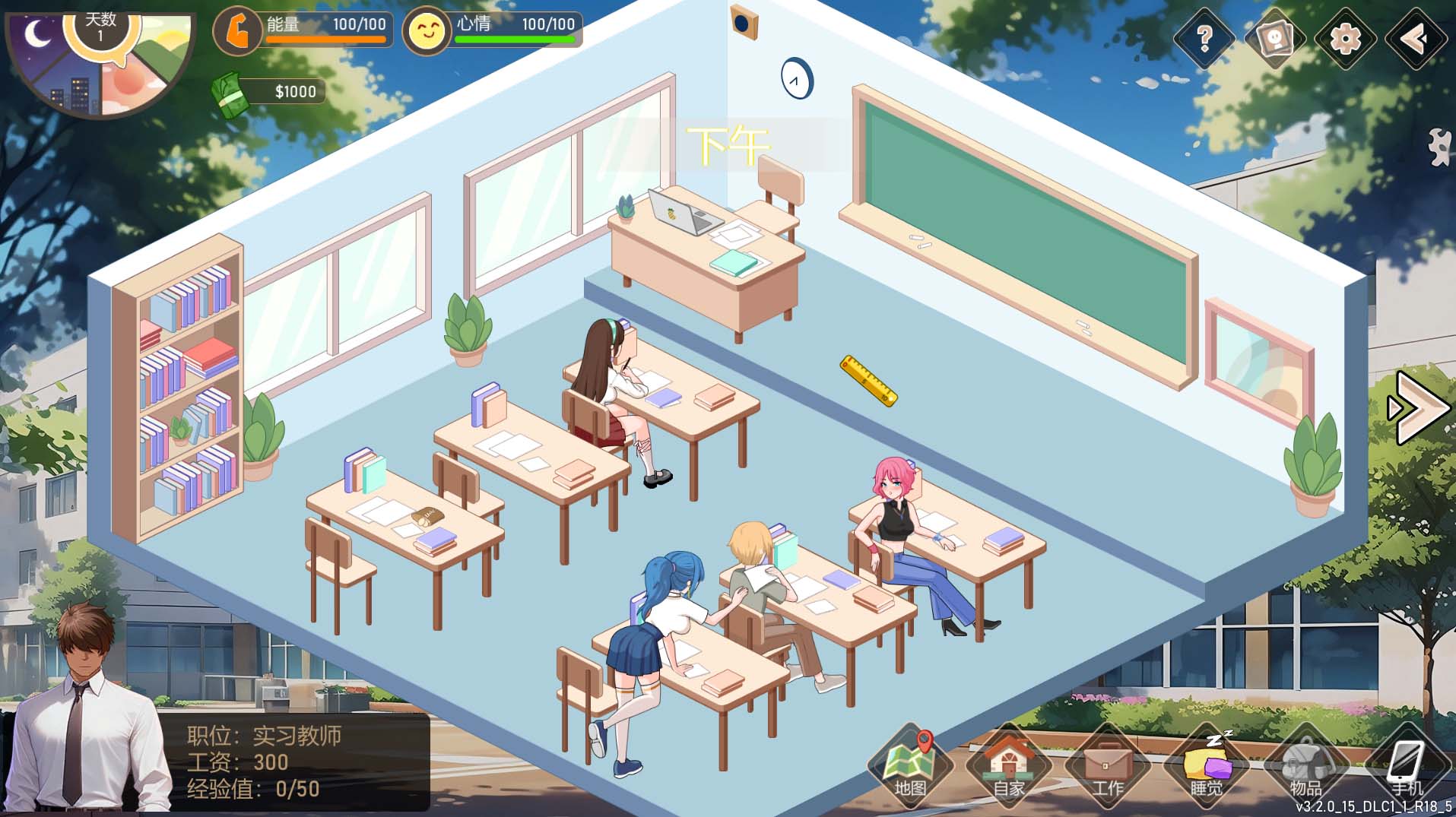Click the day and time dial
Viewport: 1456px width, 817px height.
(x=100, y=61)
